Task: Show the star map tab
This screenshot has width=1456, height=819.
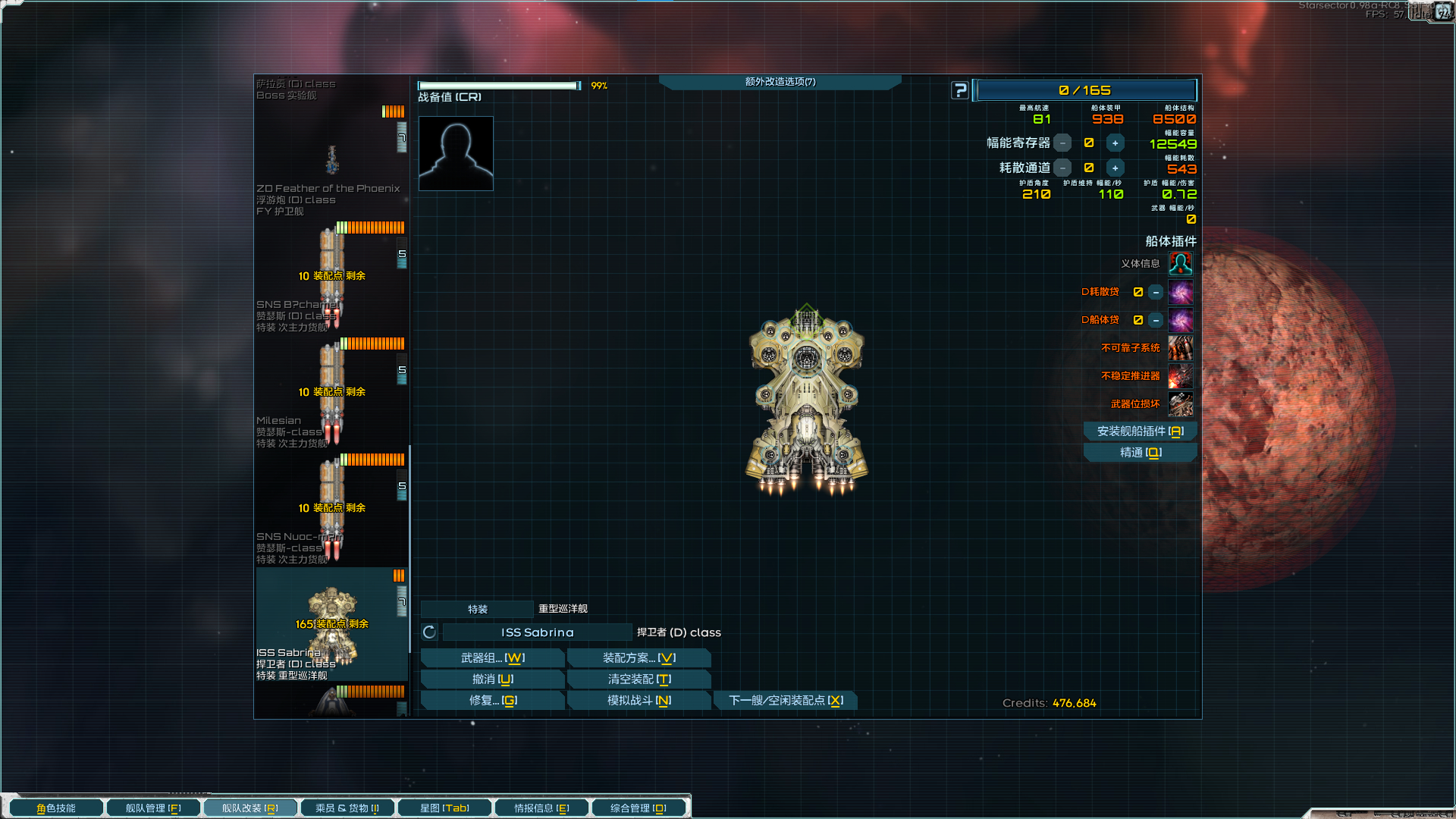Action: [x=444, y=808]
